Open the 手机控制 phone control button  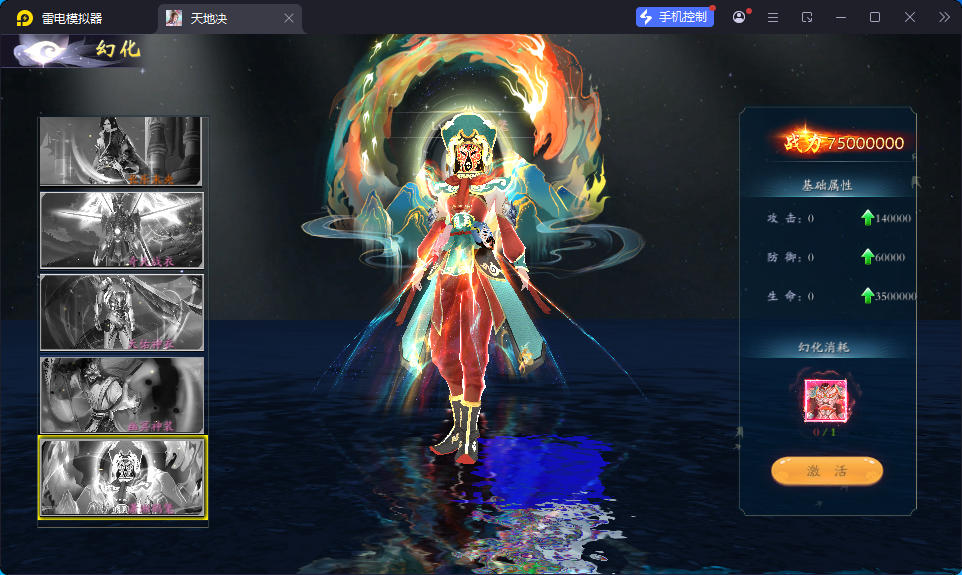(674, 17)
